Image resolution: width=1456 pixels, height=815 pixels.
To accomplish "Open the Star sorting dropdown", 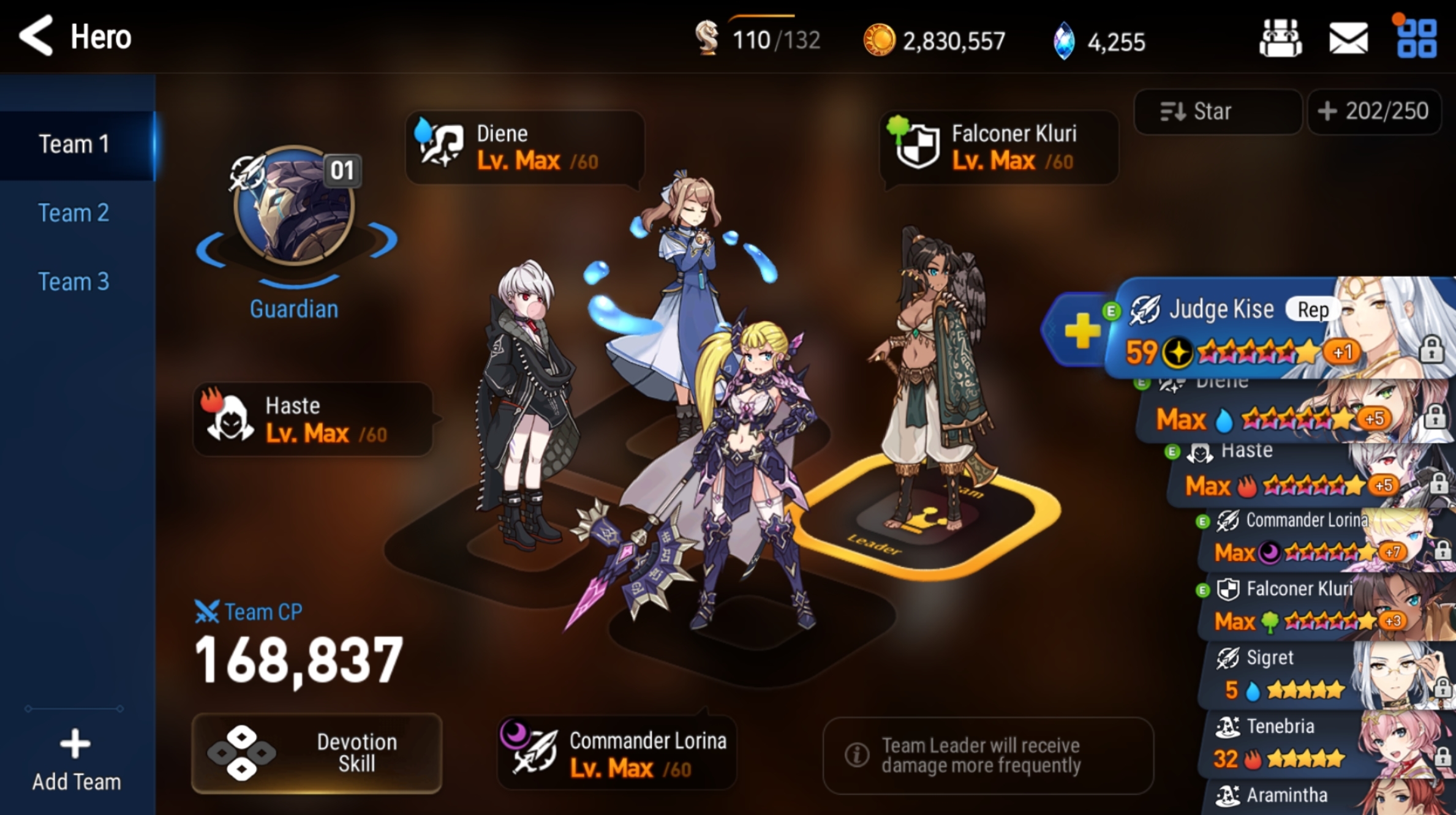I will click(1216, 111).
